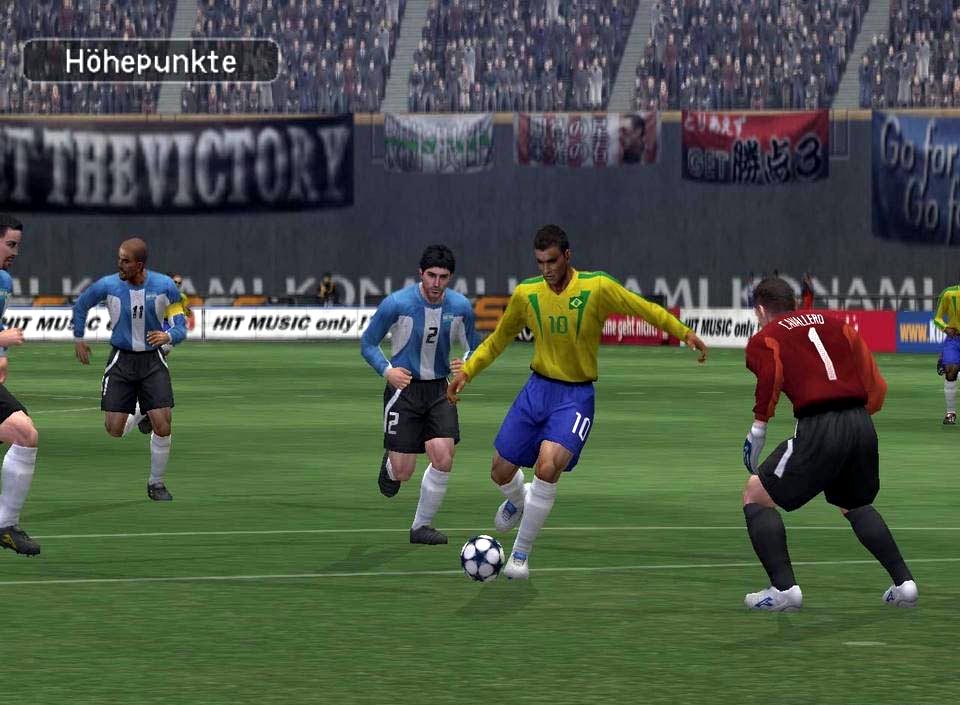Click the Höhepunkte highlights label

click(151, 61)
